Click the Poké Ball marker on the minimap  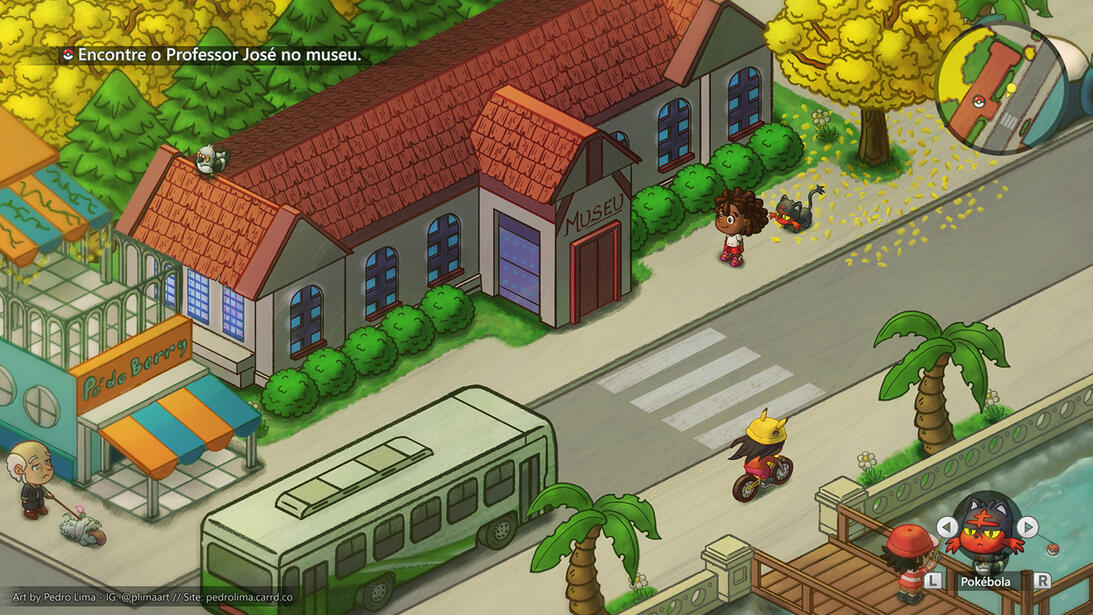coord(981,99)
